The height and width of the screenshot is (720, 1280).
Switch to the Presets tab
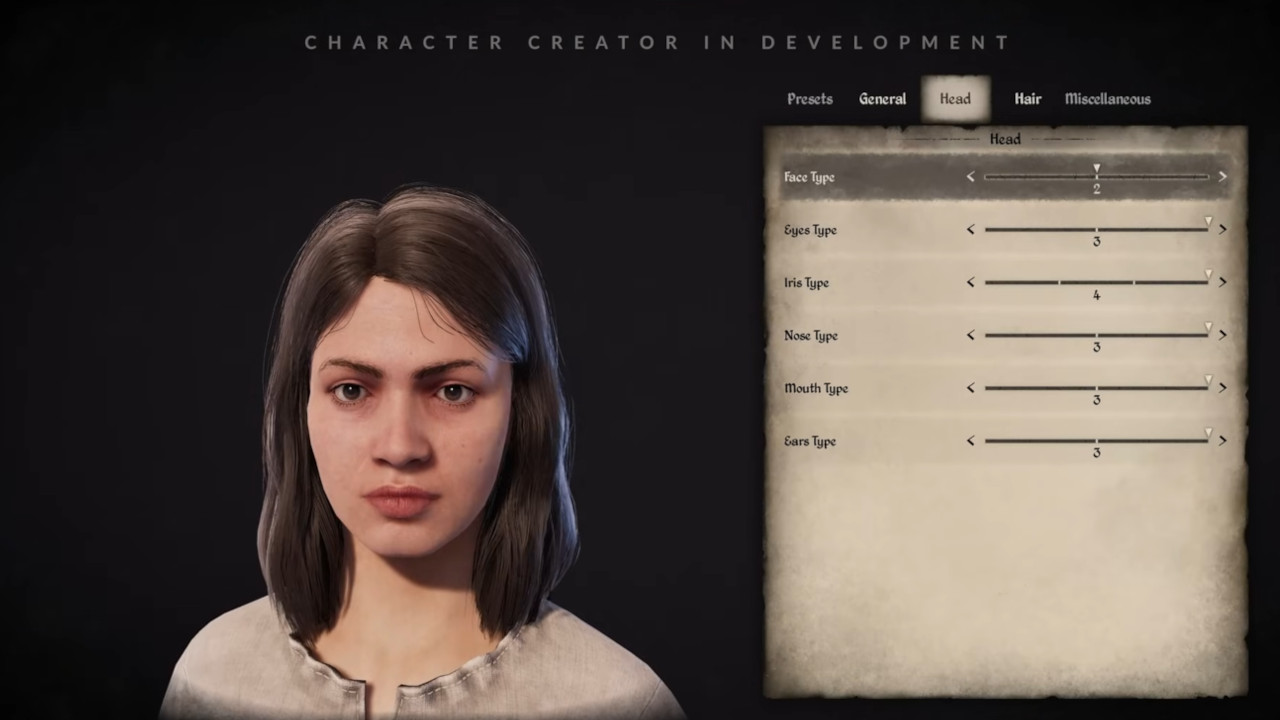[809, 98]
